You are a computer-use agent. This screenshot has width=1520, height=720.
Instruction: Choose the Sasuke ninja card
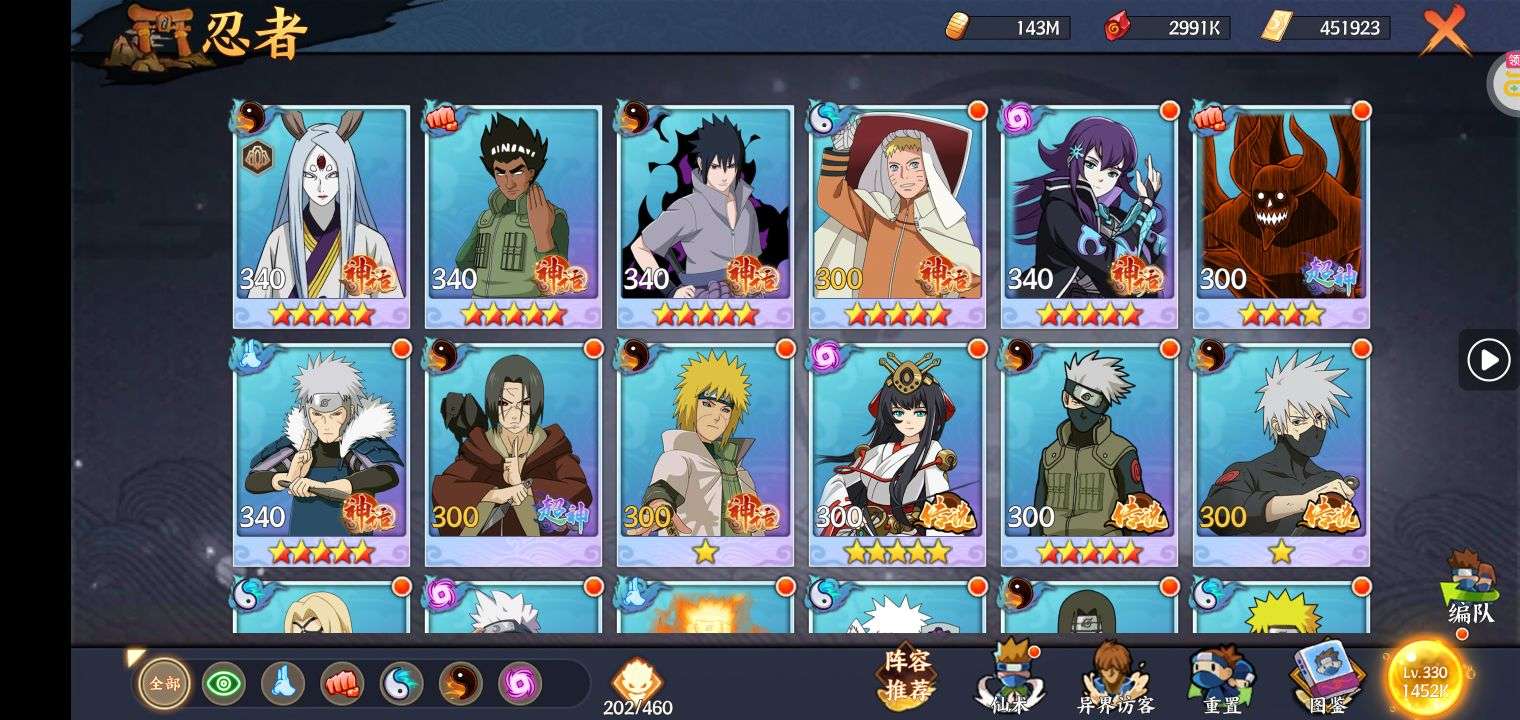tap(705, 215)
